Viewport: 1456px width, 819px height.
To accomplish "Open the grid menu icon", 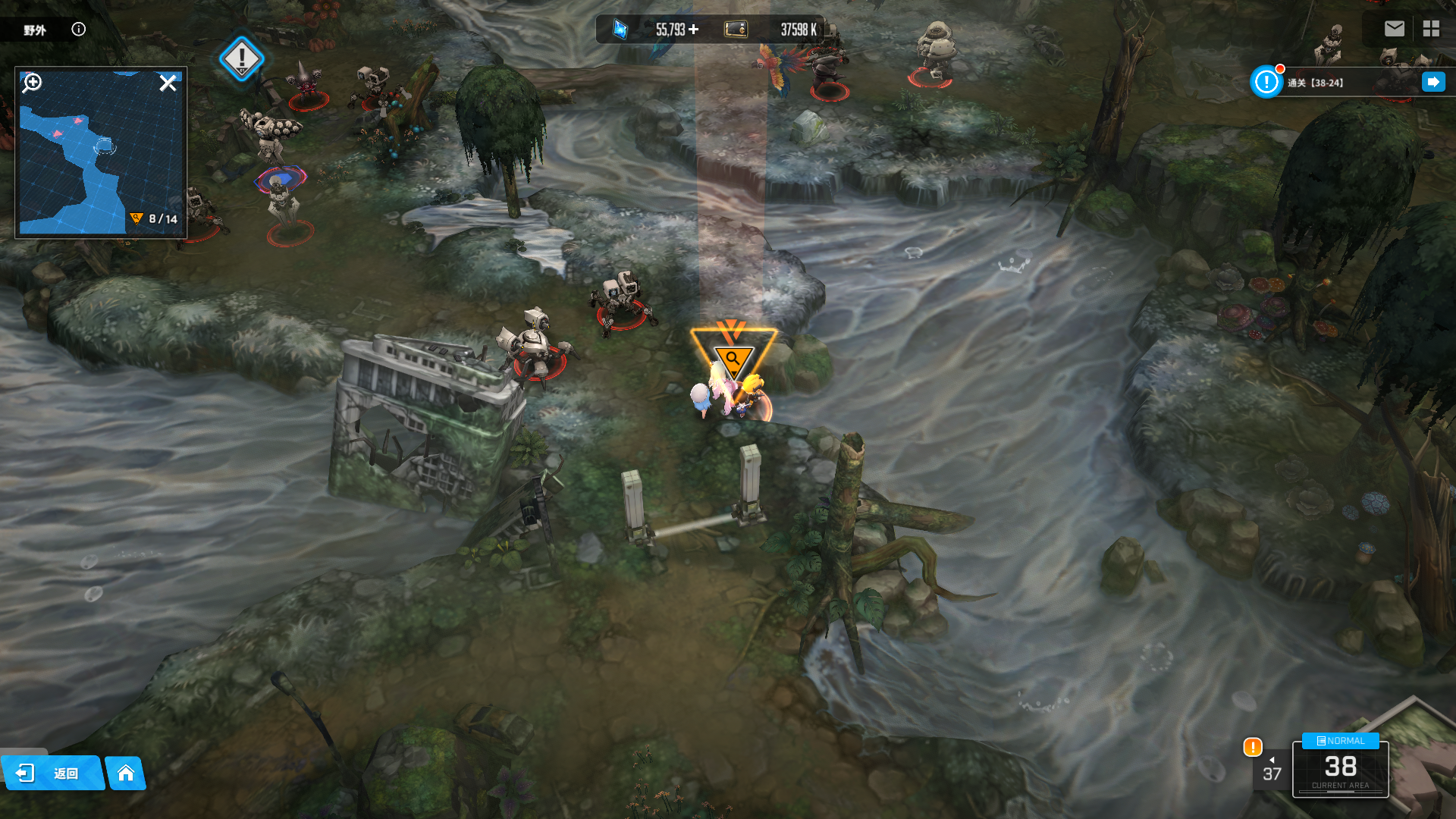I will [x=1431, y=29].
